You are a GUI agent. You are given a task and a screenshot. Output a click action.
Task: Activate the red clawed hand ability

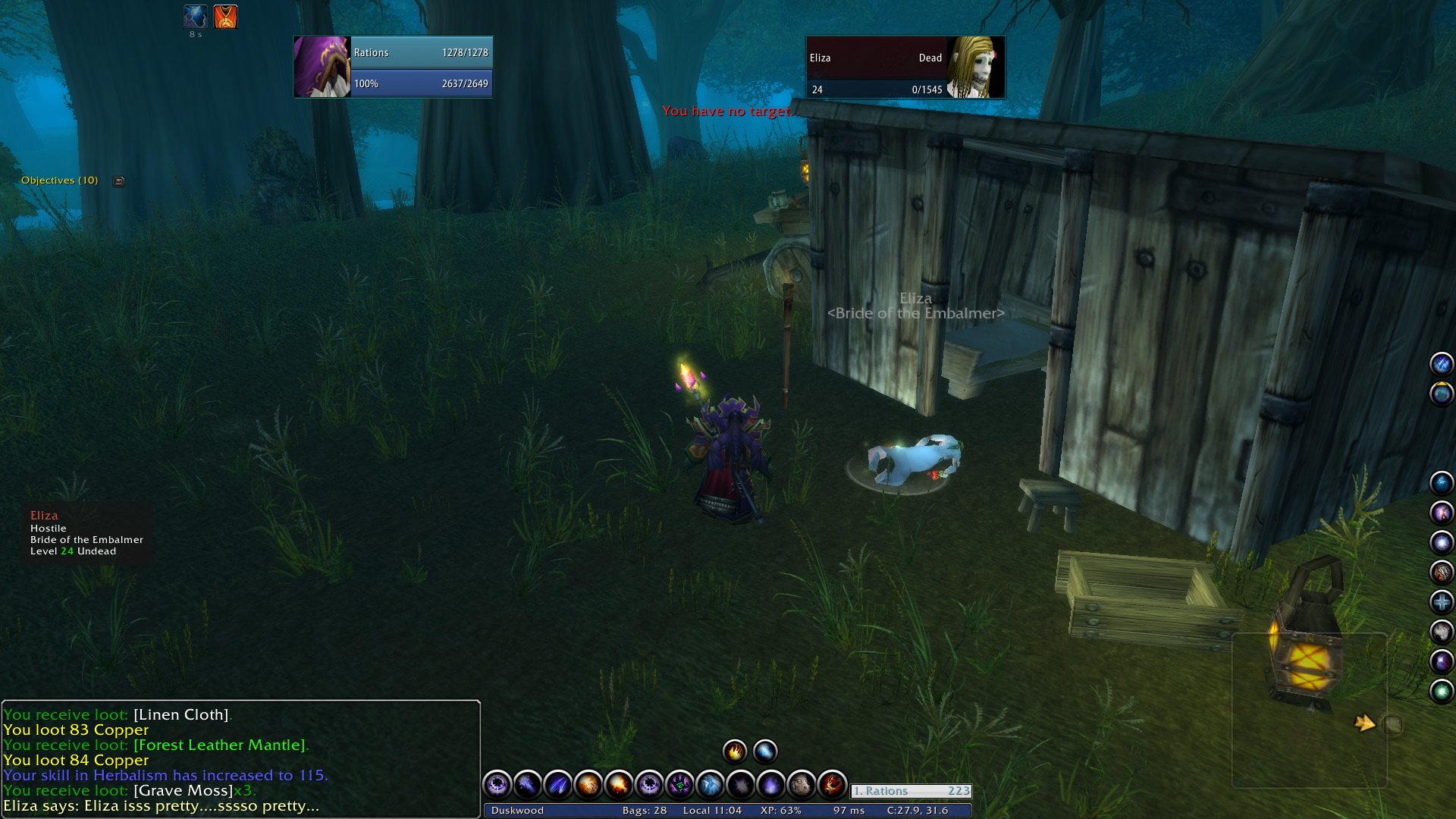[831, 784]
